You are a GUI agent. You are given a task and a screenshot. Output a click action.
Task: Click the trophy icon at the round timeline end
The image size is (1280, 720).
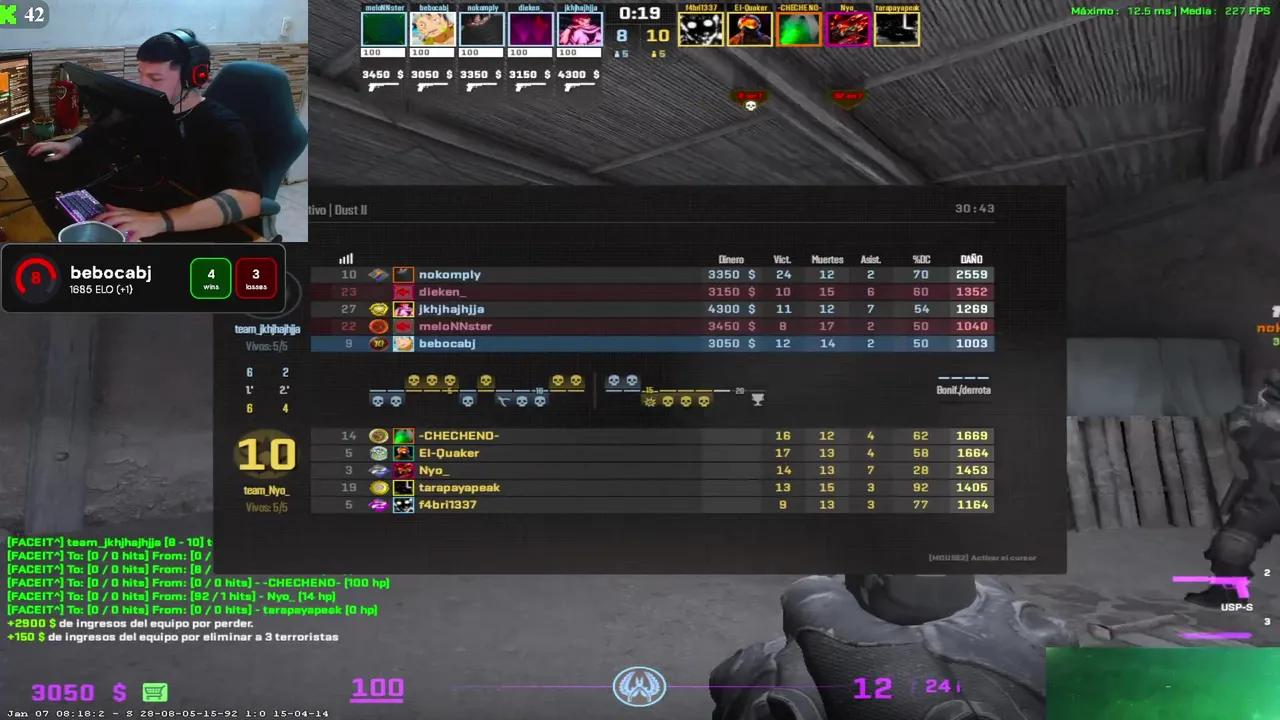[x=757, y=398]
